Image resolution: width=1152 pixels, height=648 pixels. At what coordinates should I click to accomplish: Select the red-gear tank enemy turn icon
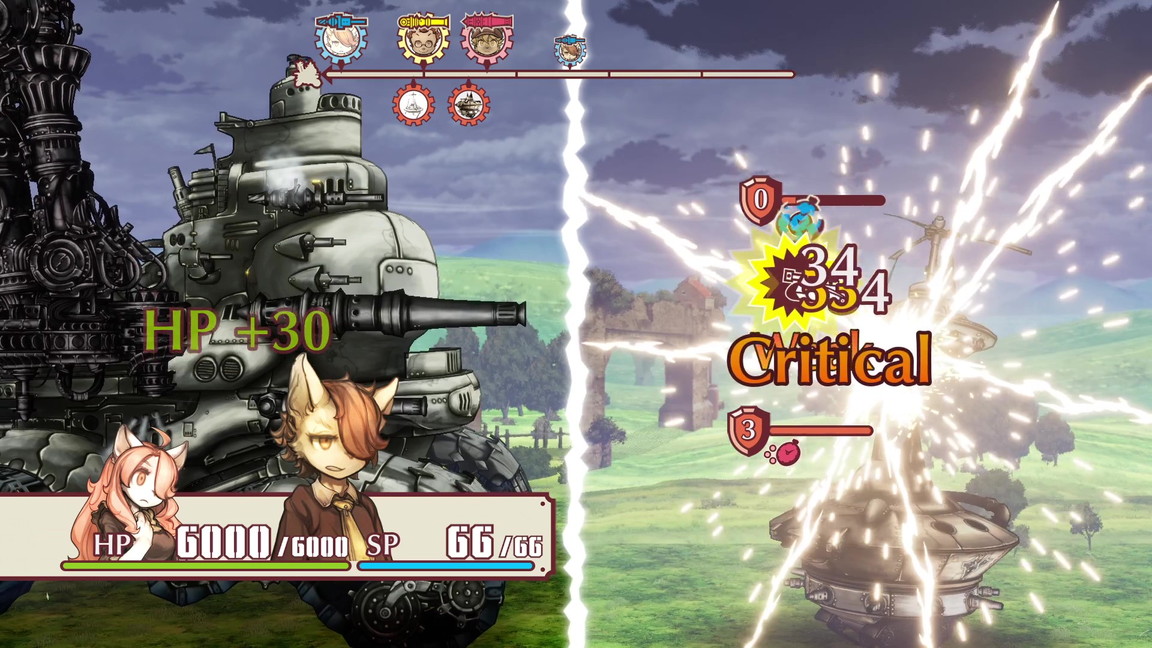(468, 104)
